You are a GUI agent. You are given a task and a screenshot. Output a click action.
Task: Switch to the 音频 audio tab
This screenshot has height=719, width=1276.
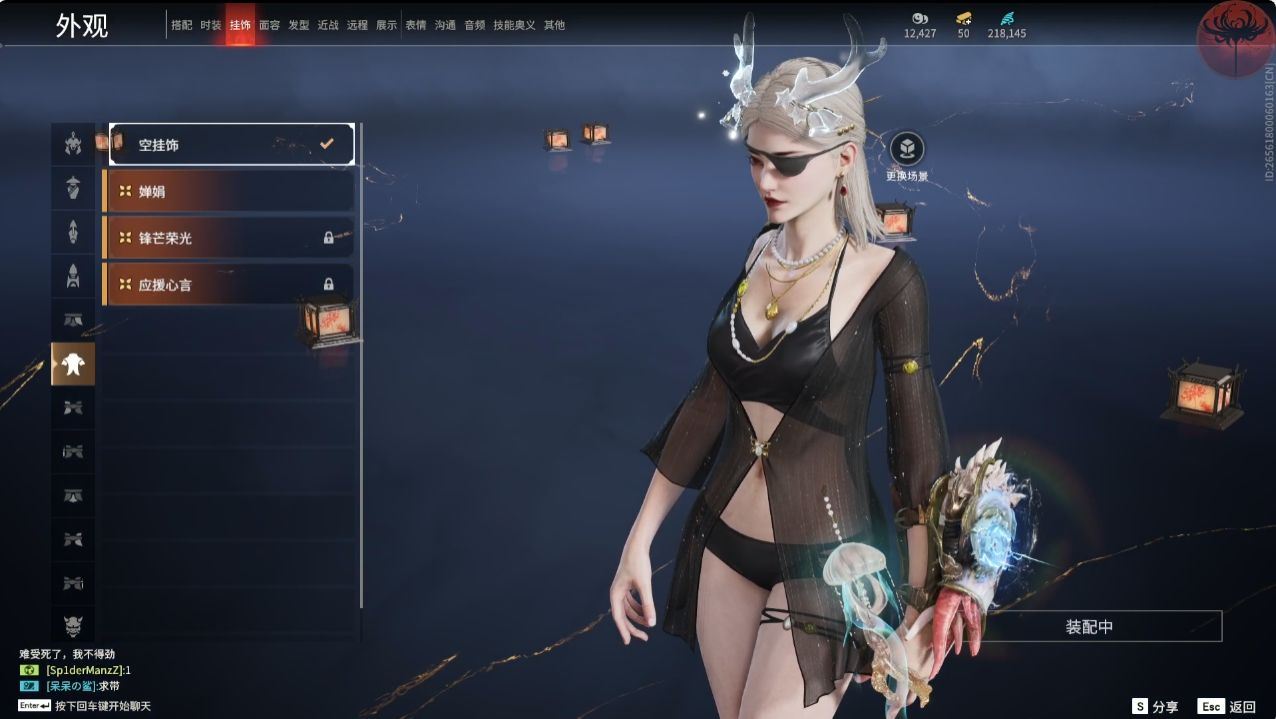pyautogui.click(x=474, y=25)
